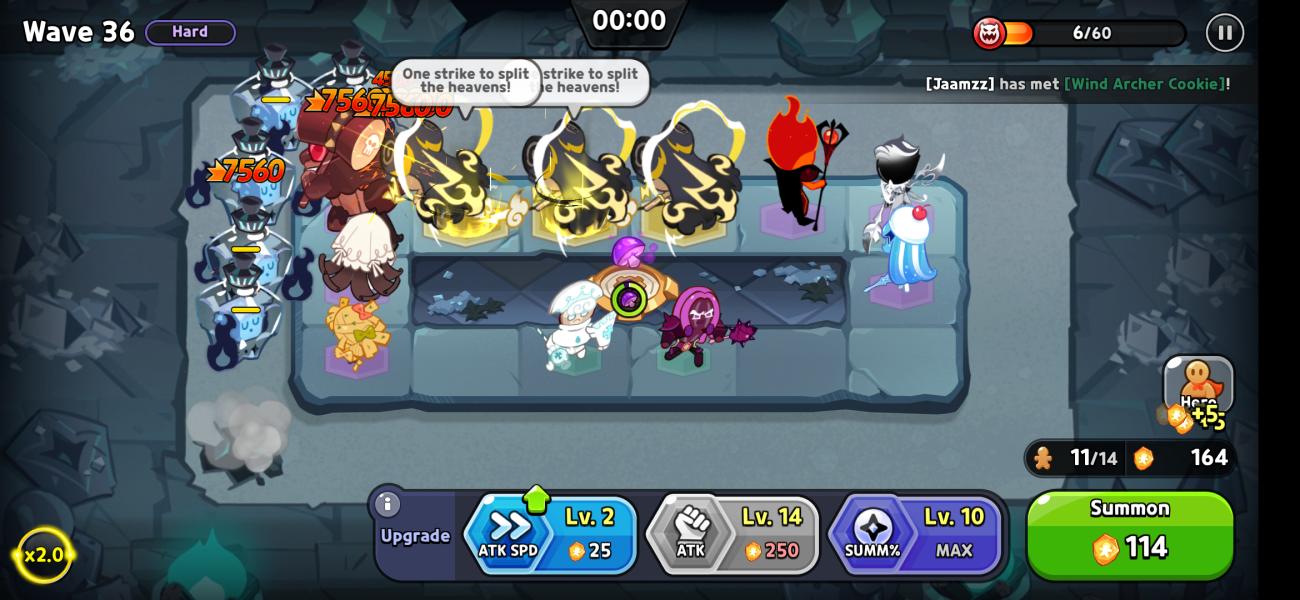Open the Hero button
Screen dimensions: 1300x600
point(1198,386)
